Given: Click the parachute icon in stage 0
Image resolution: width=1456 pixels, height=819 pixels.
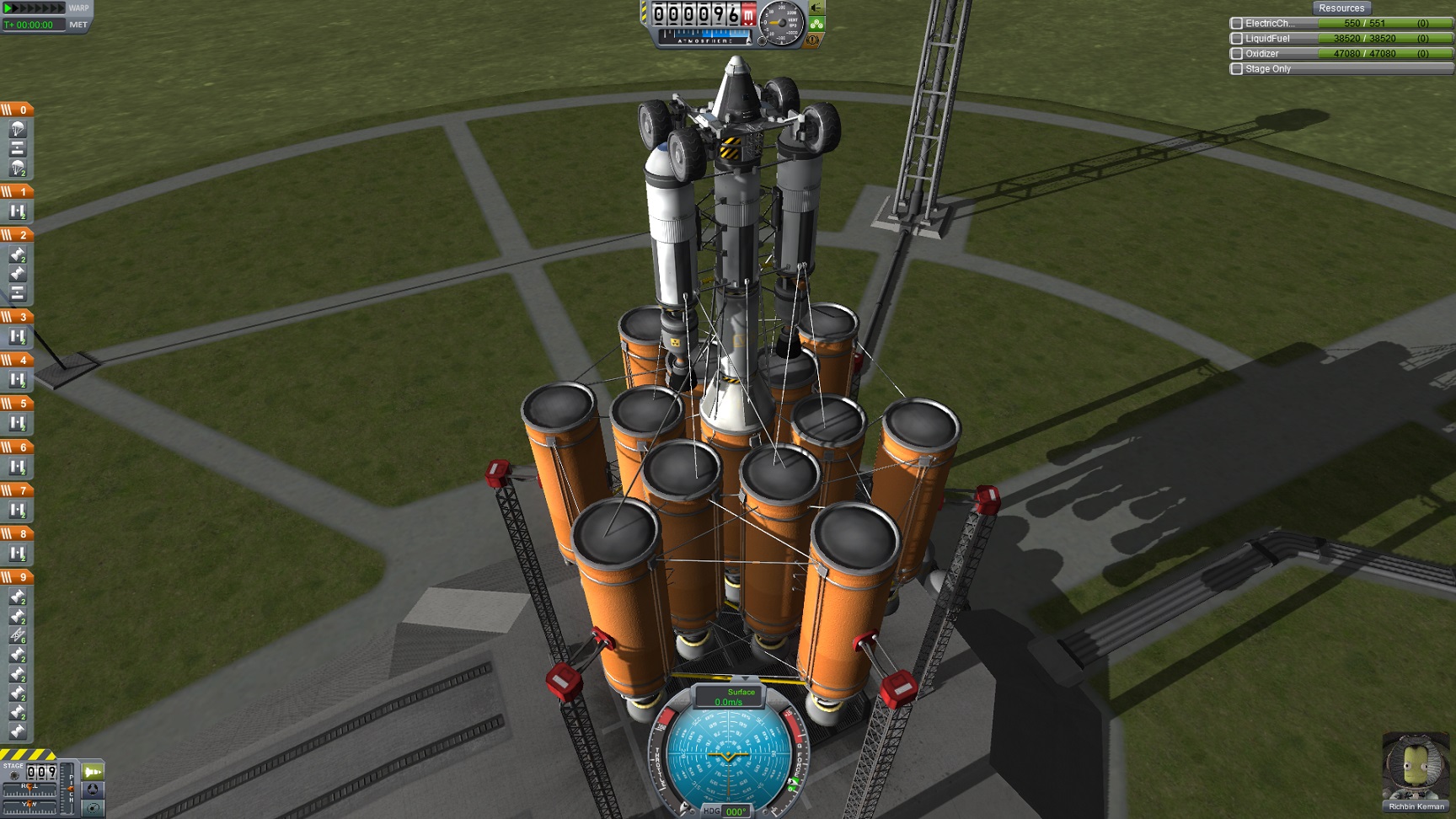Looking at the screenshot, I should tap(18, 129).
